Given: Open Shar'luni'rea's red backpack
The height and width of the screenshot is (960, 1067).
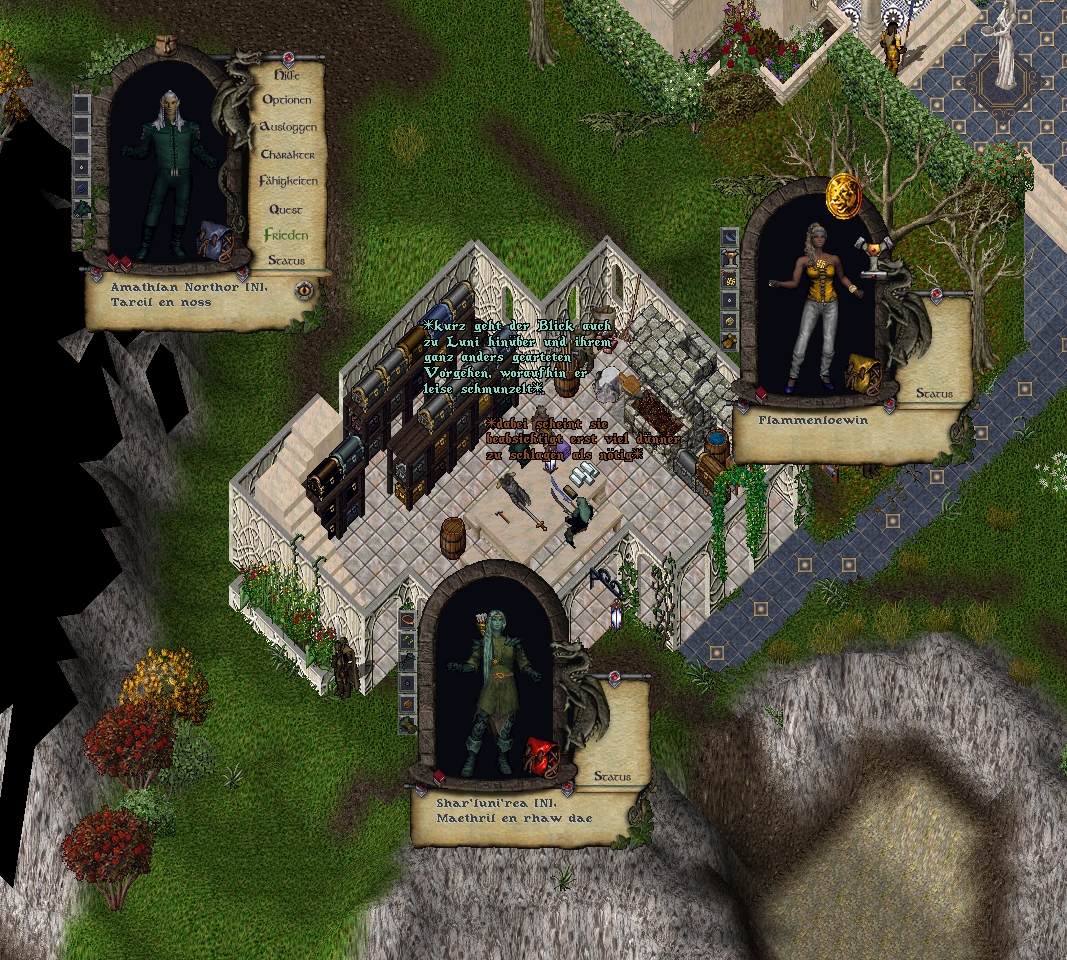Looking at the screenshot, I should tap(542, 756).
